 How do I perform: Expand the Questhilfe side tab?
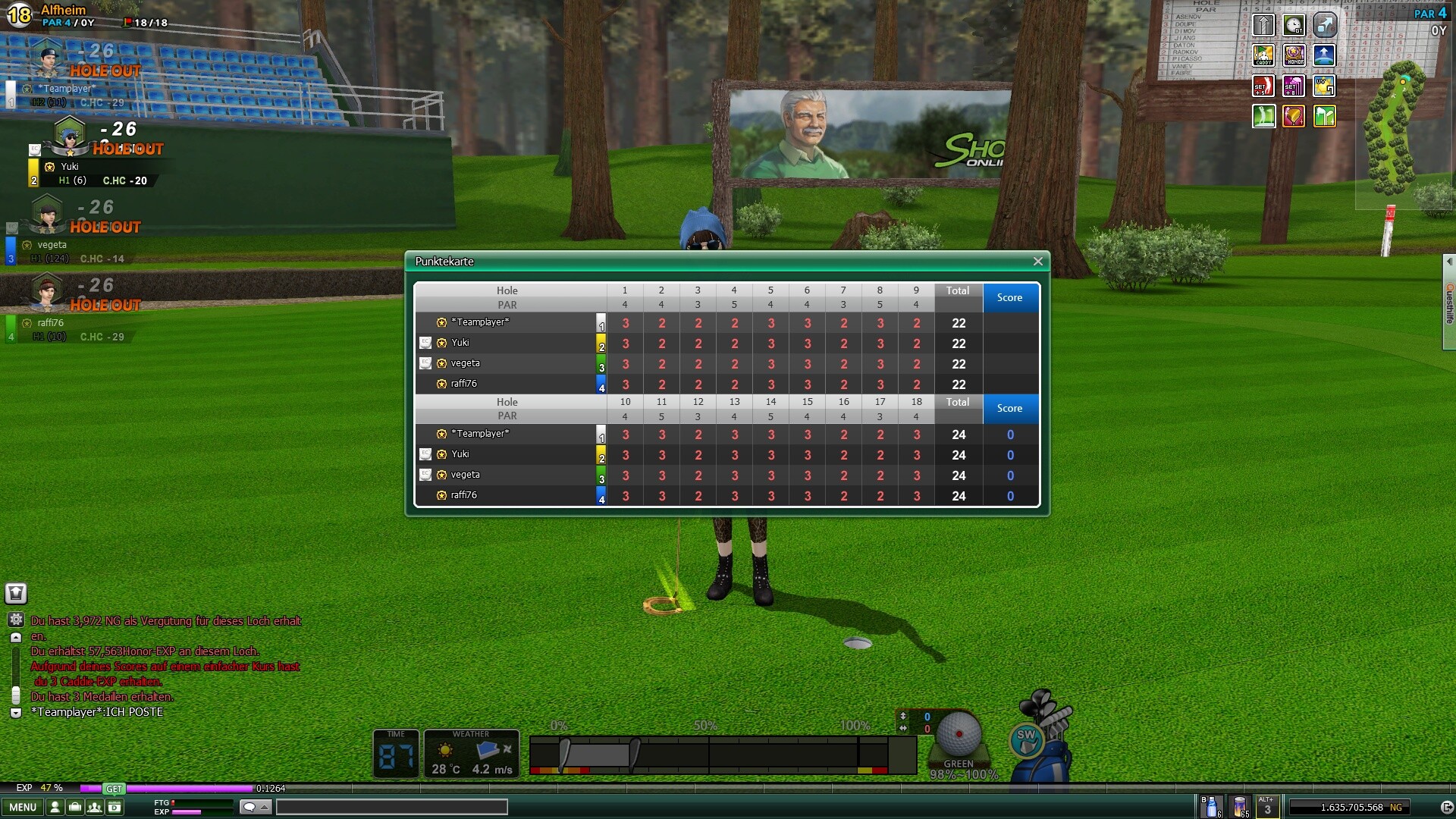[x=1449, y=303]
